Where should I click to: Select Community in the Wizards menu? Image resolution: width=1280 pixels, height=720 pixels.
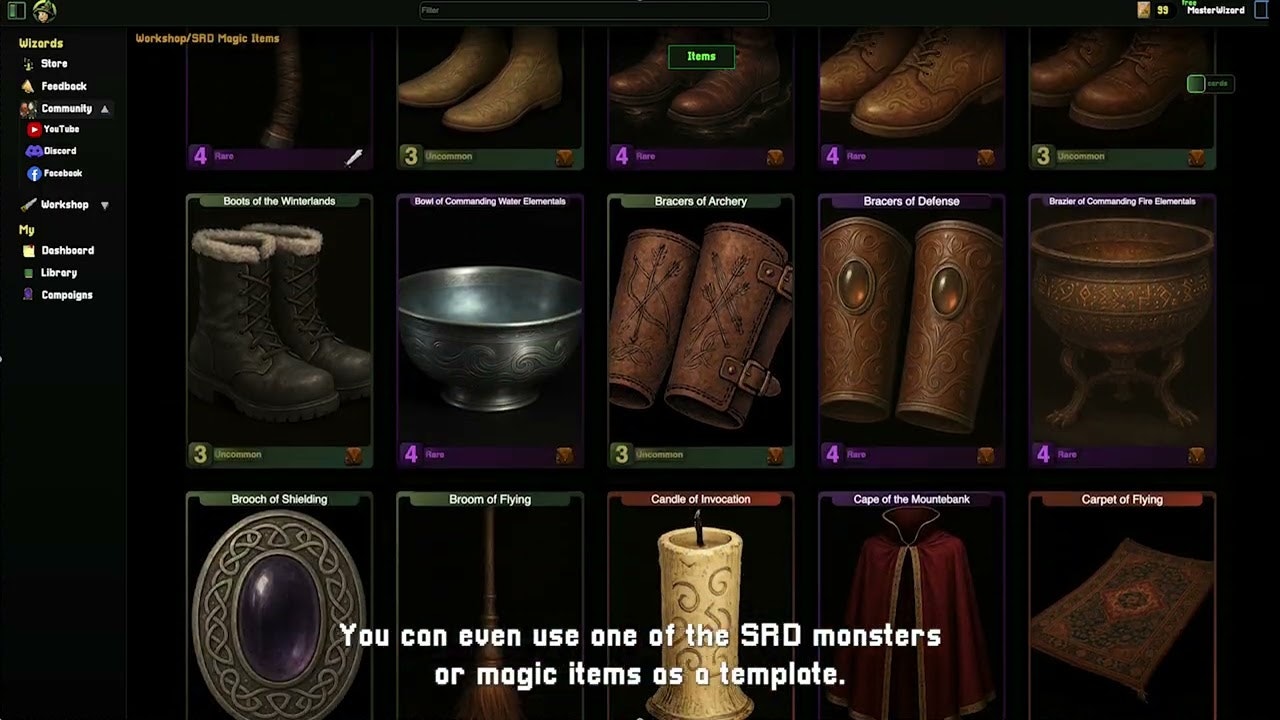click(64, 108)
